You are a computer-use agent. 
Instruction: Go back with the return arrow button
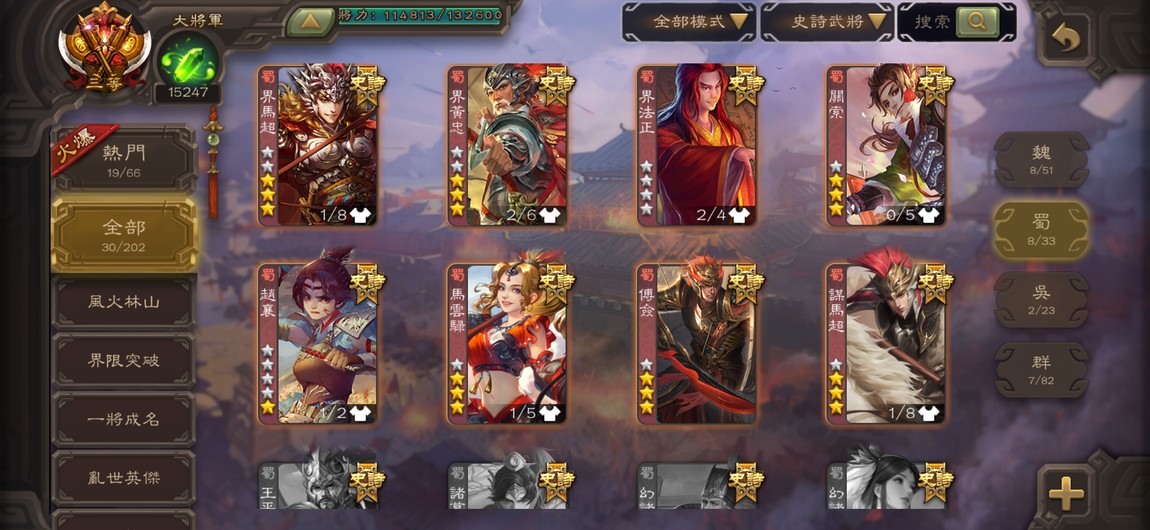[x=1067, y=39]
